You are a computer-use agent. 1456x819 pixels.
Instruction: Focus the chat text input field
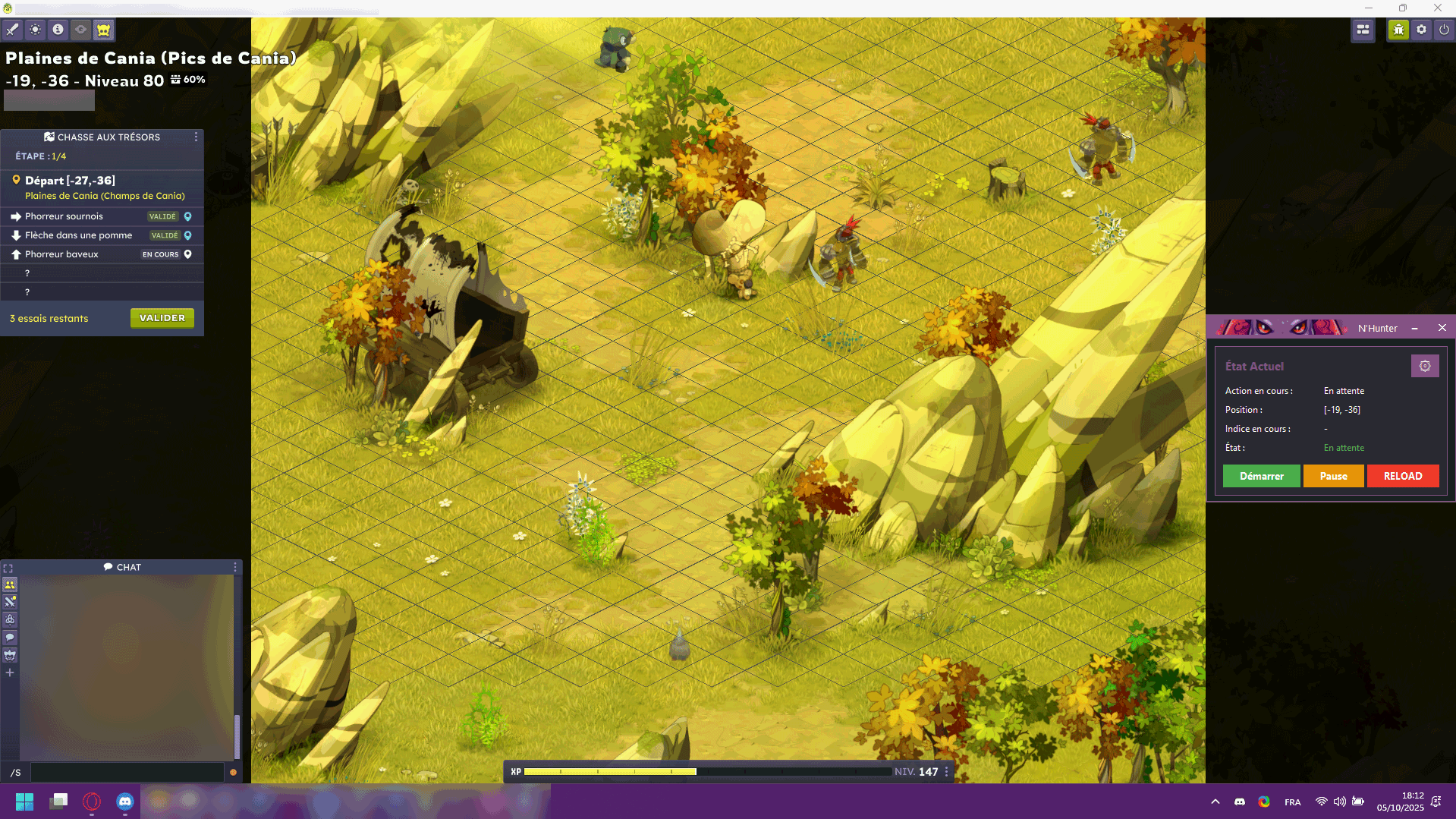127,772
